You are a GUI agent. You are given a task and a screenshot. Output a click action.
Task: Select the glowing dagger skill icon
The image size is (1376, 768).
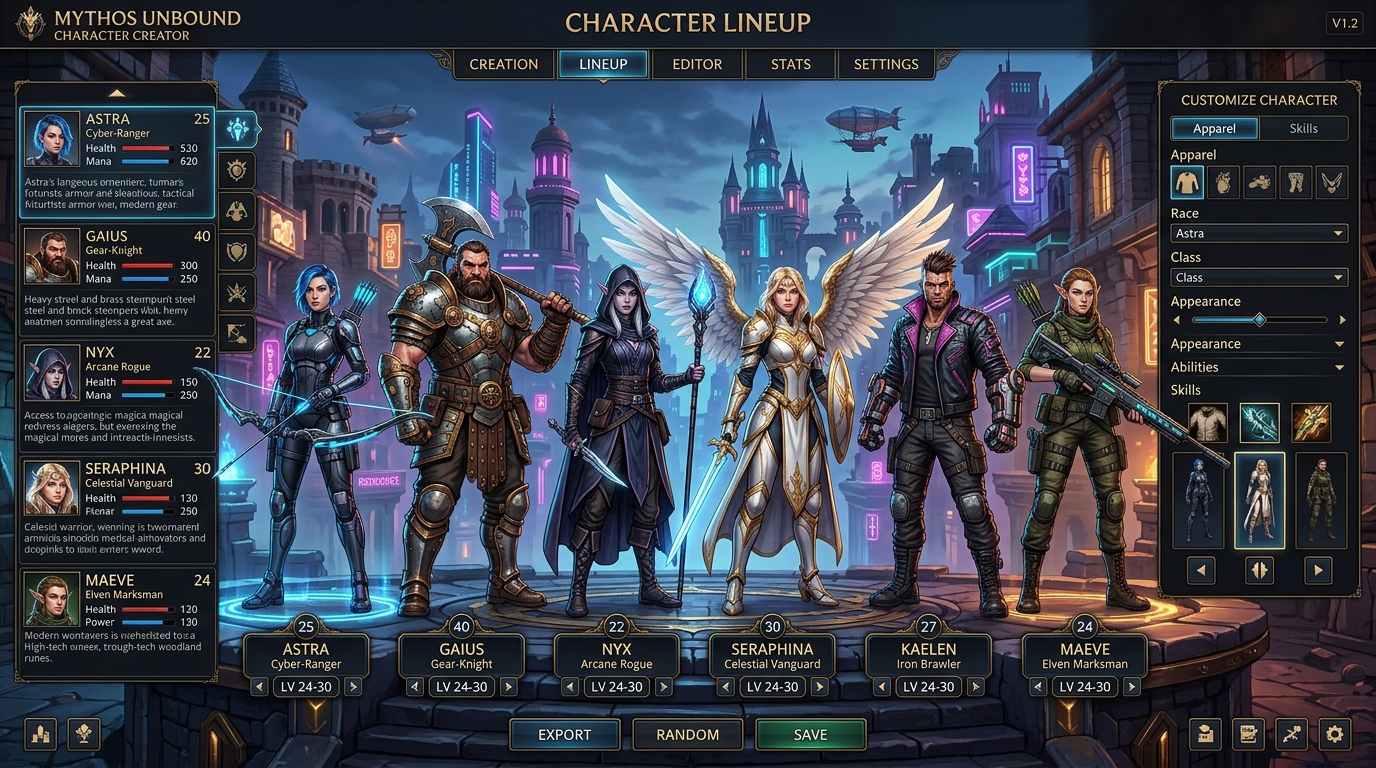1259,422
